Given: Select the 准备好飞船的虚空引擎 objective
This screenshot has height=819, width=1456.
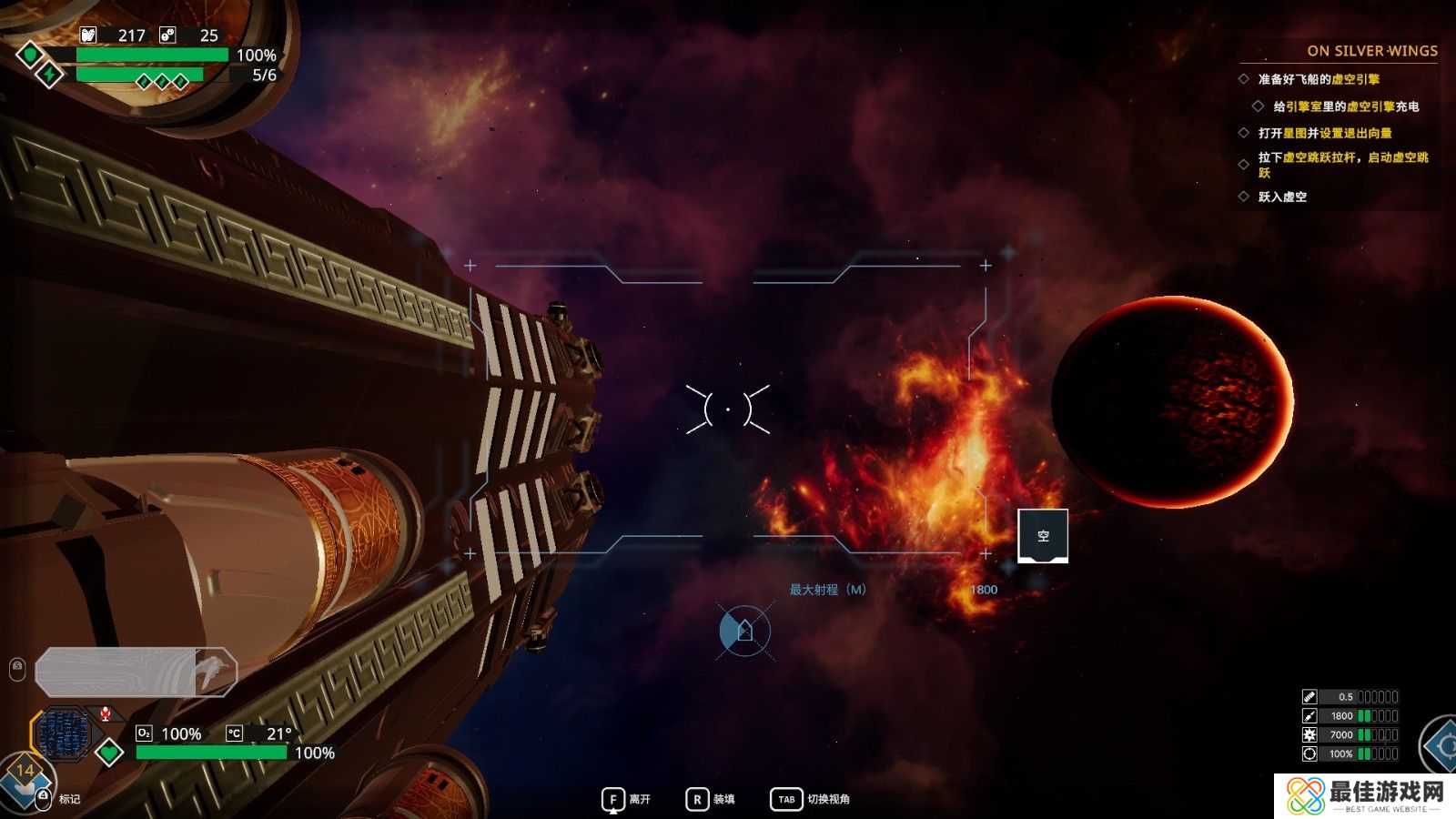Looking at the screenshot, I should [x=1318, y=79].
